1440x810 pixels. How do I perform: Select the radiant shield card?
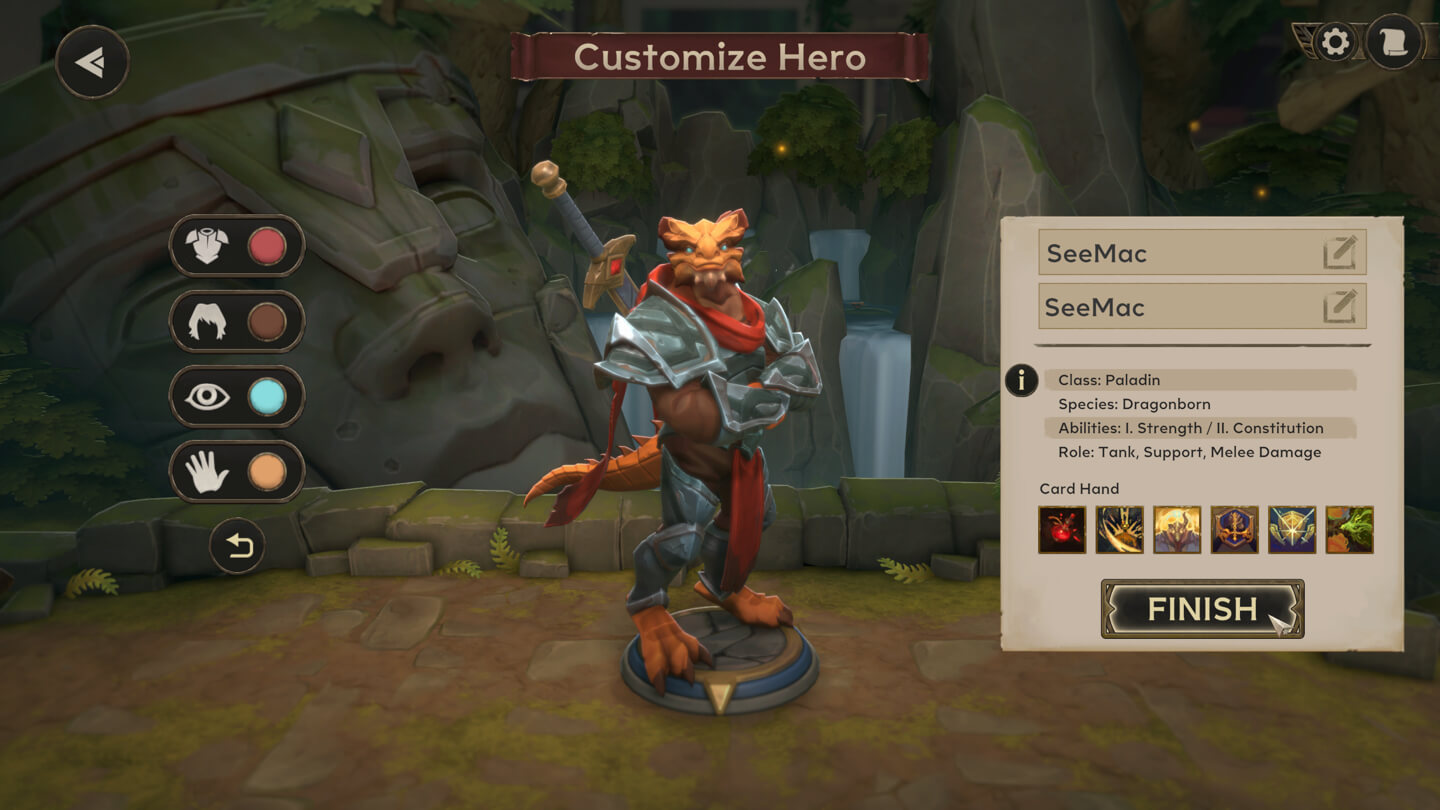coord(1292,530)
